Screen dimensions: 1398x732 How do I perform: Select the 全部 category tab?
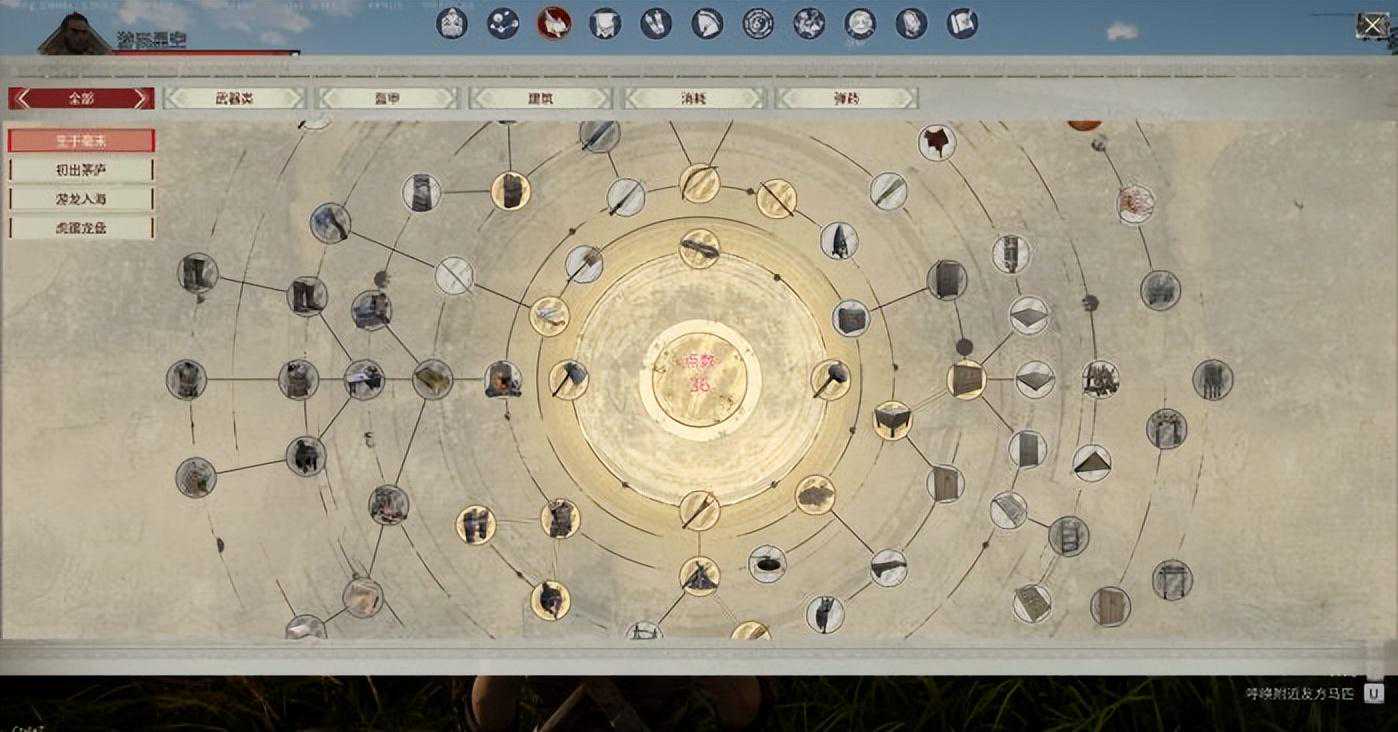point(81,98)
